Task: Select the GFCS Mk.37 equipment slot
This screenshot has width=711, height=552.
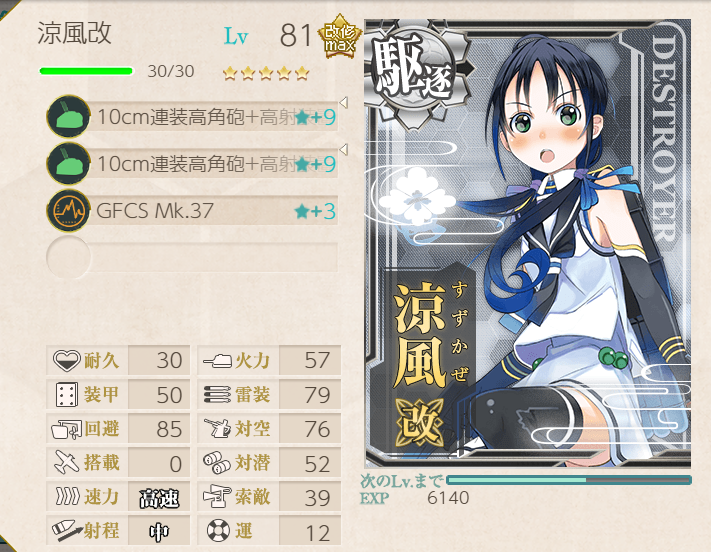Action: 190,211
